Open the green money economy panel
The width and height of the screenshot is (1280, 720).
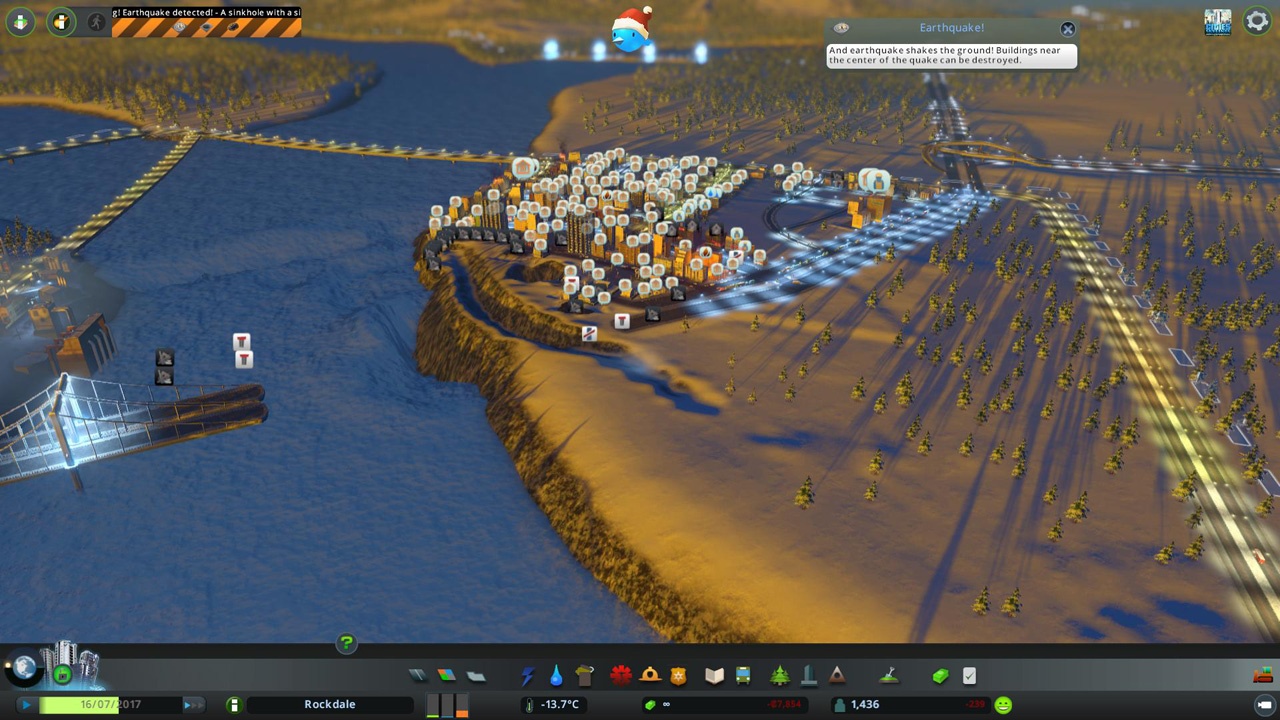click(x=940, y=676)
